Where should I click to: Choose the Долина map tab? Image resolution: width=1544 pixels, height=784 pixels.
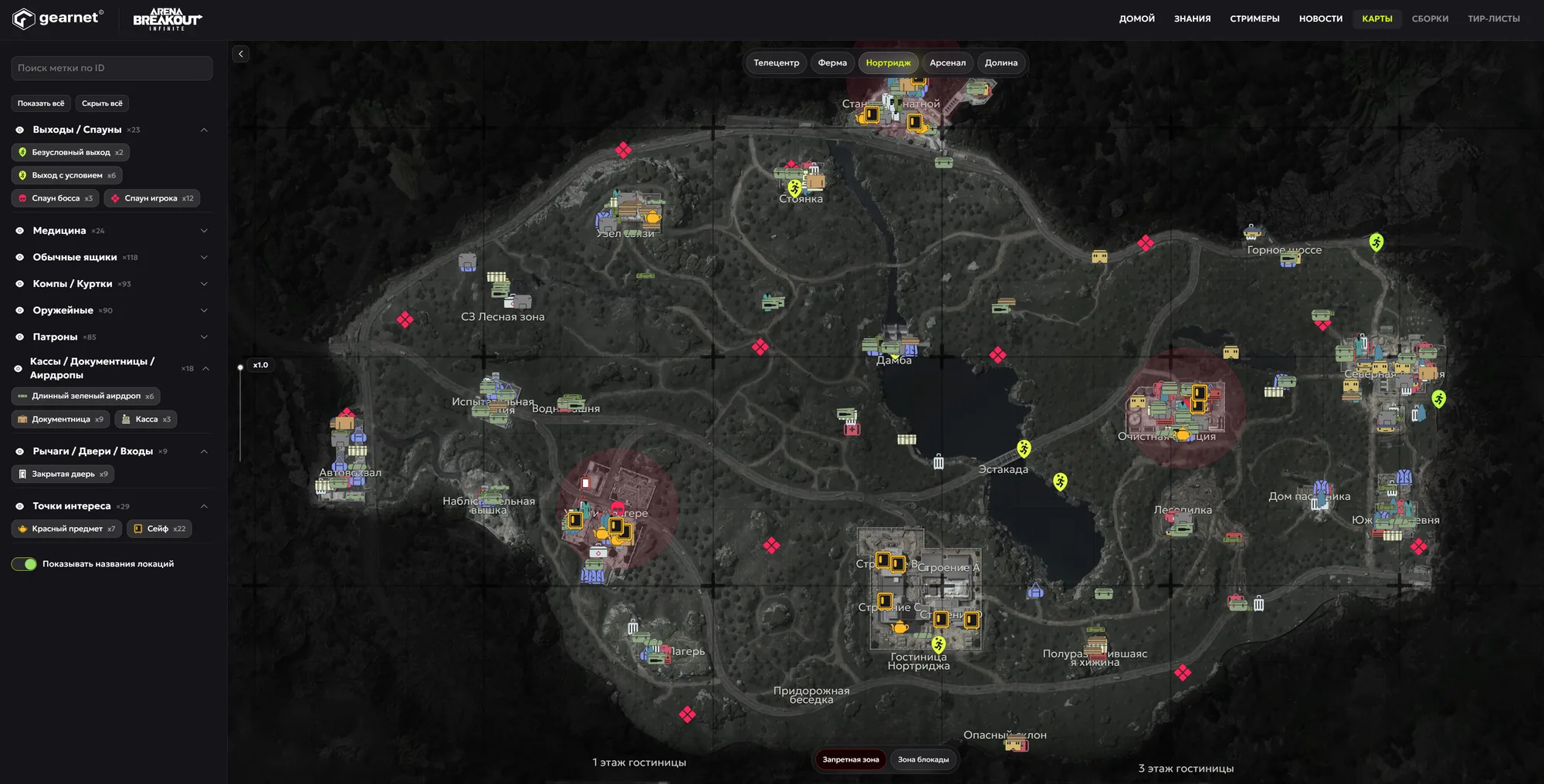click(x=1001, y=63)
